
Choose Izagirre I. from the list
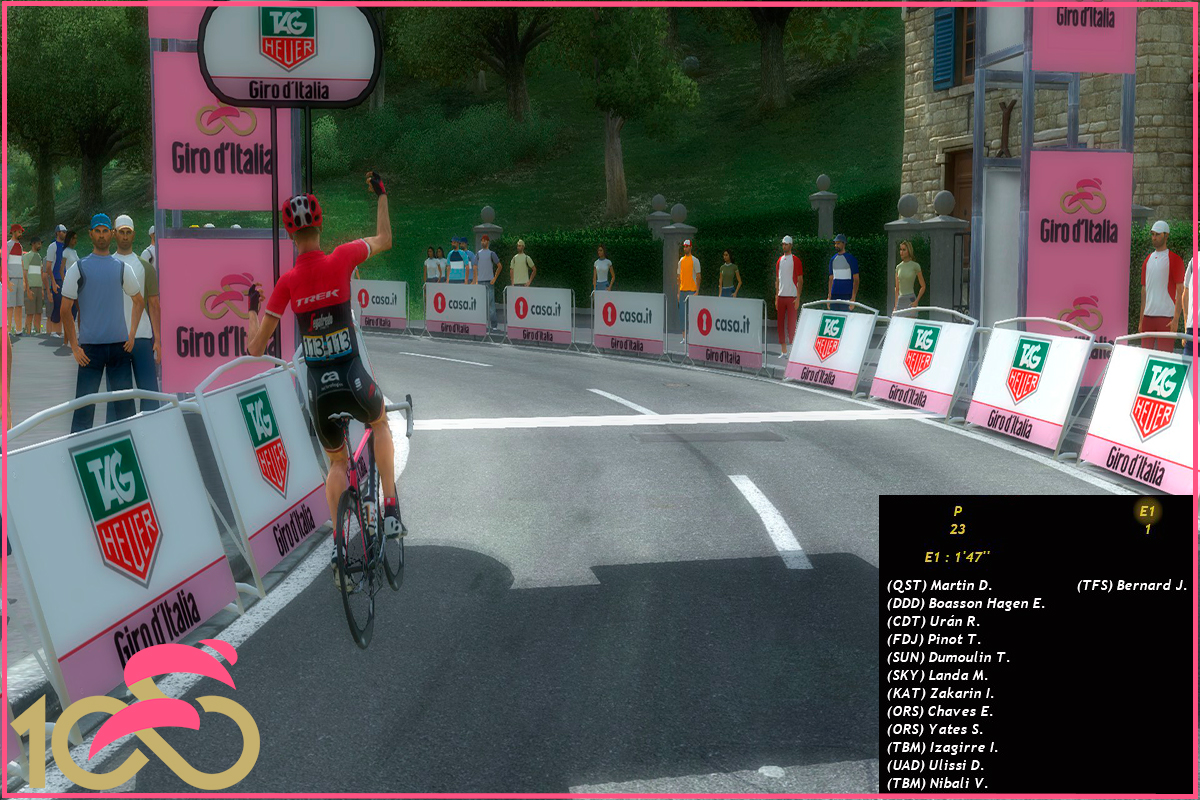pos(942,747)
